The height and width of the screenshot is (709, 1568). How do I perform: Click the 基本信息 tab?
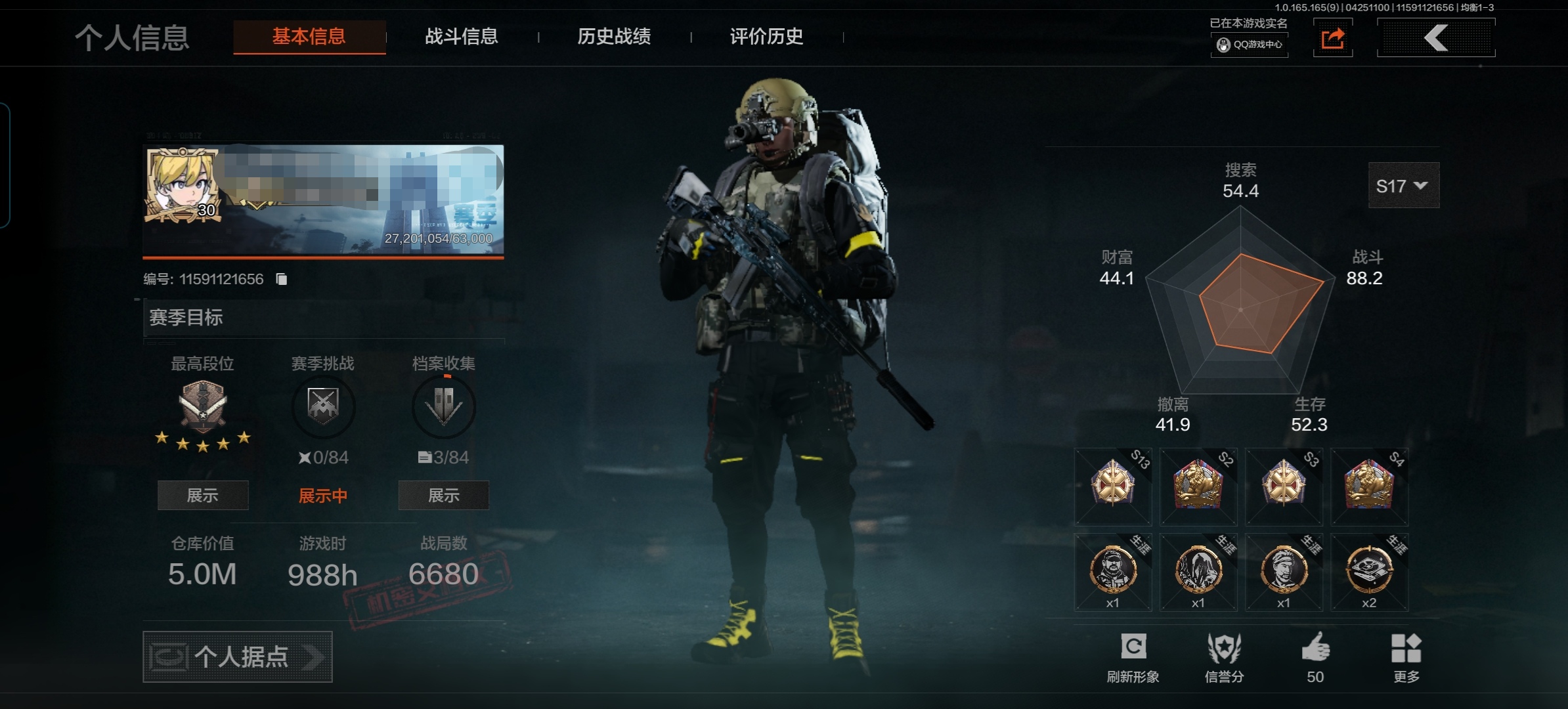coord(309,37)
